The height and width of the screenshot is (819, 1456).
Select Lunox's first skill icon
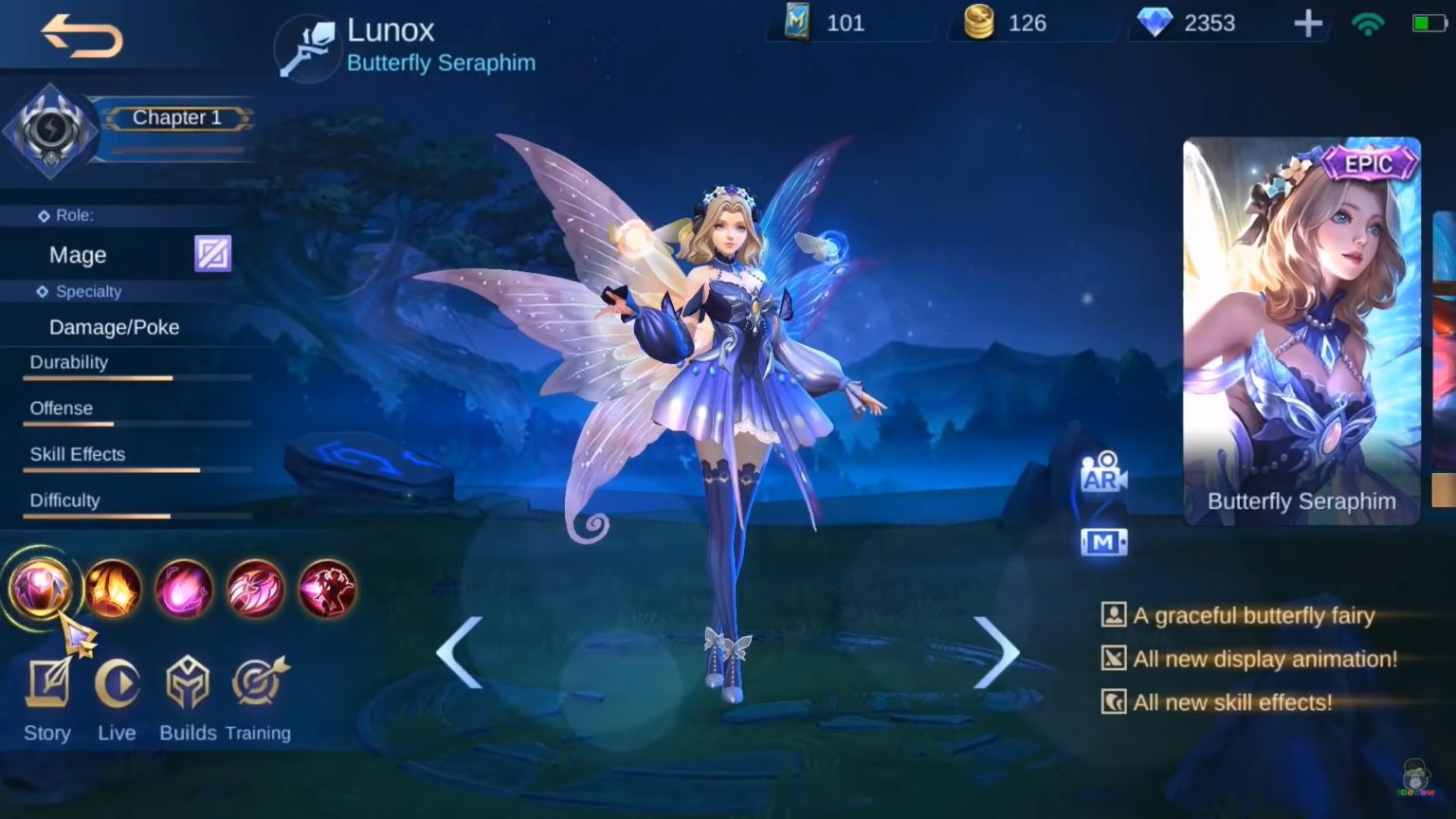point(42,590)
